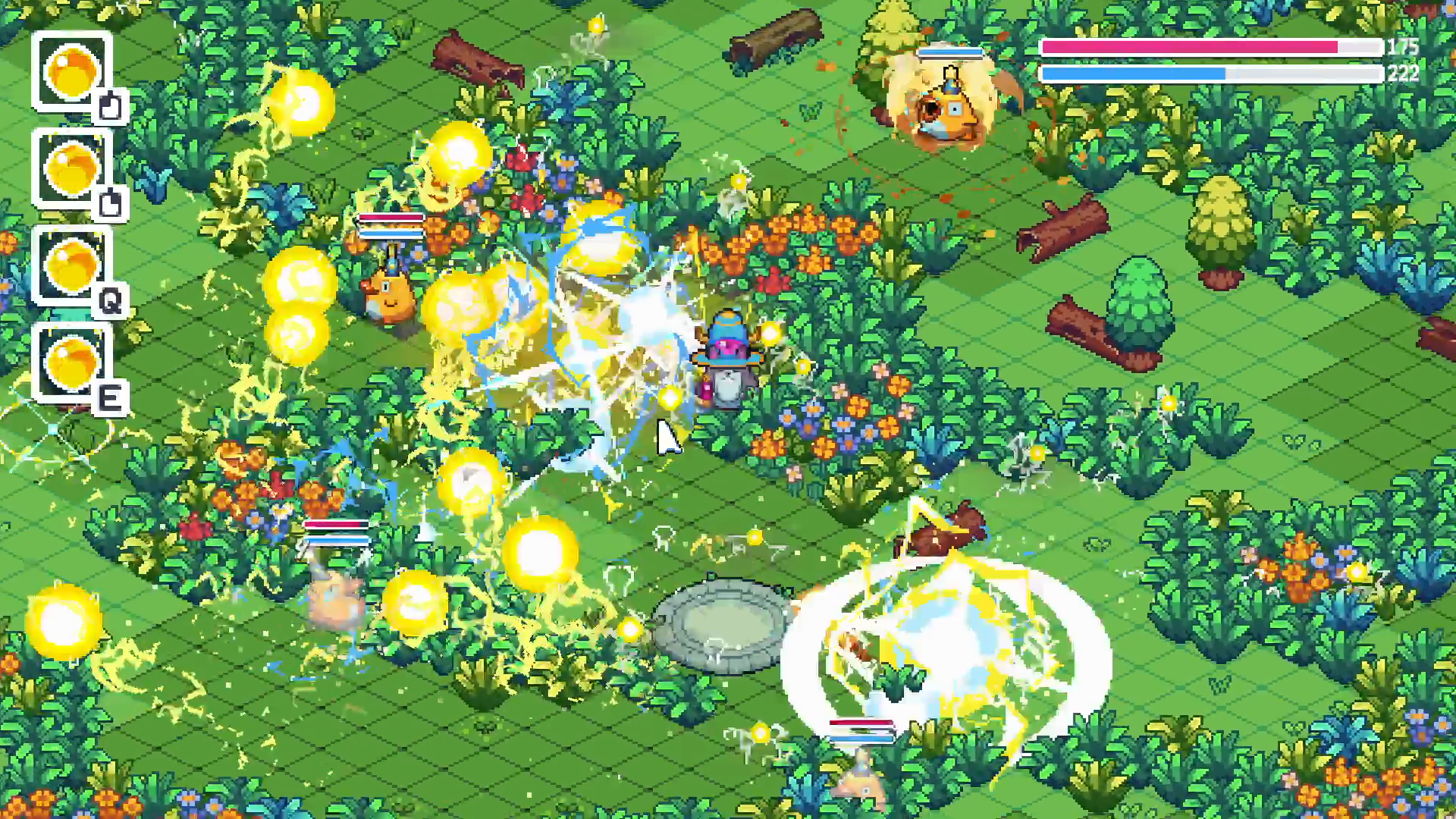Activate the Q ability orb

click(72, 267)
